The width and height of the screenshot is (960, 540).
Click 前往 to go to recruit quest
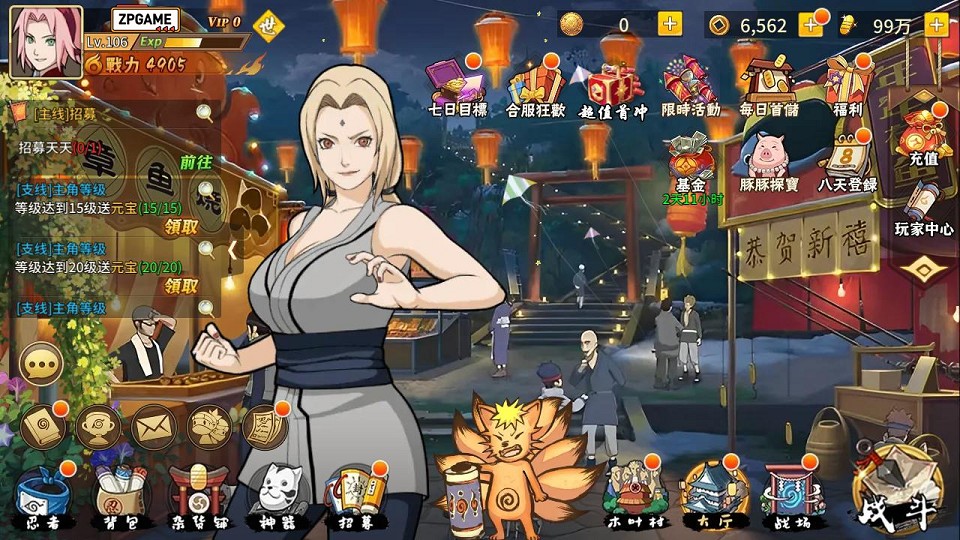click(x=196, y=161)
